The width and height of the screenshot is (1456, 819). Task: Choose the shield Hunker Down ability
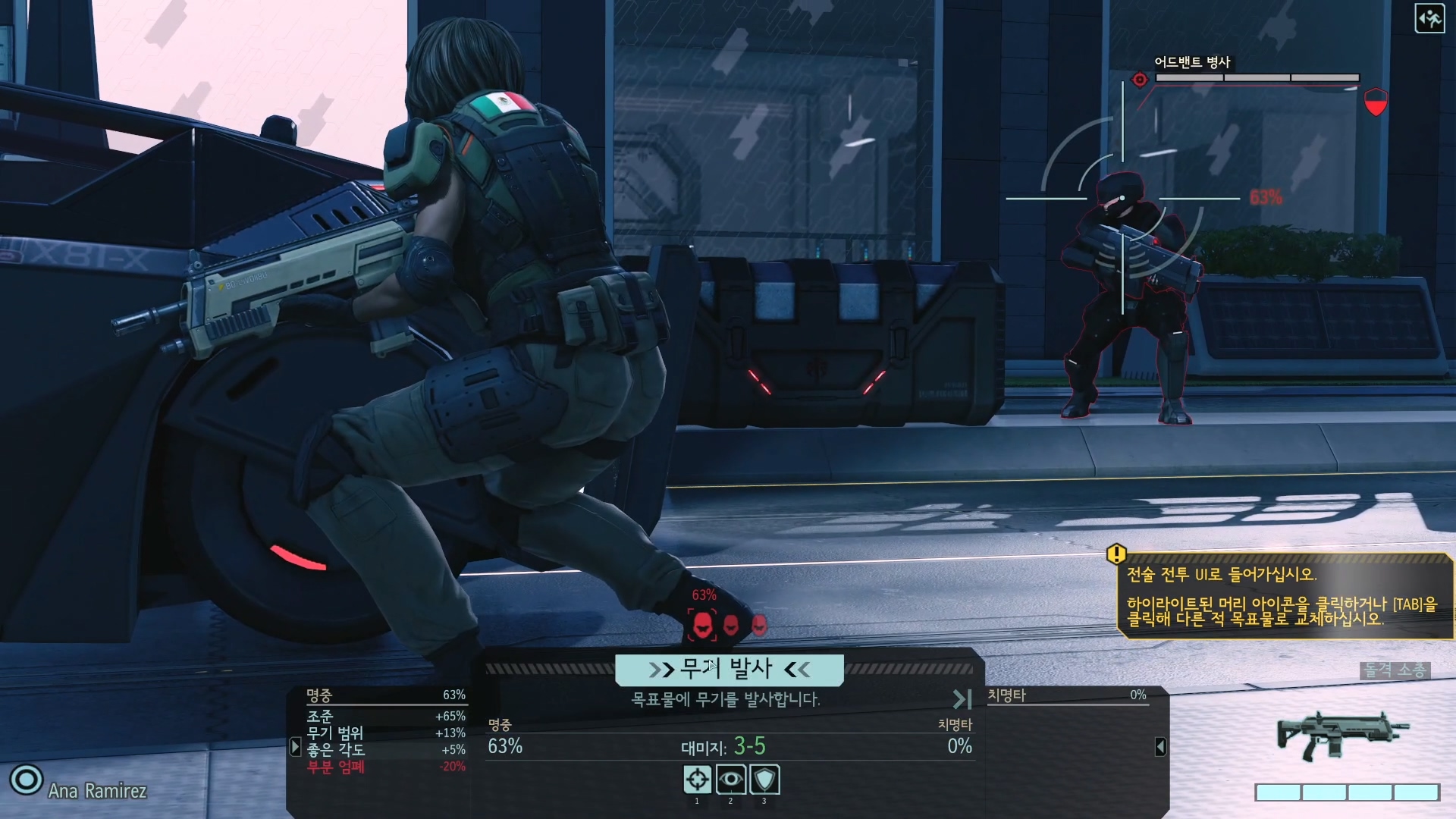[764, 780]
